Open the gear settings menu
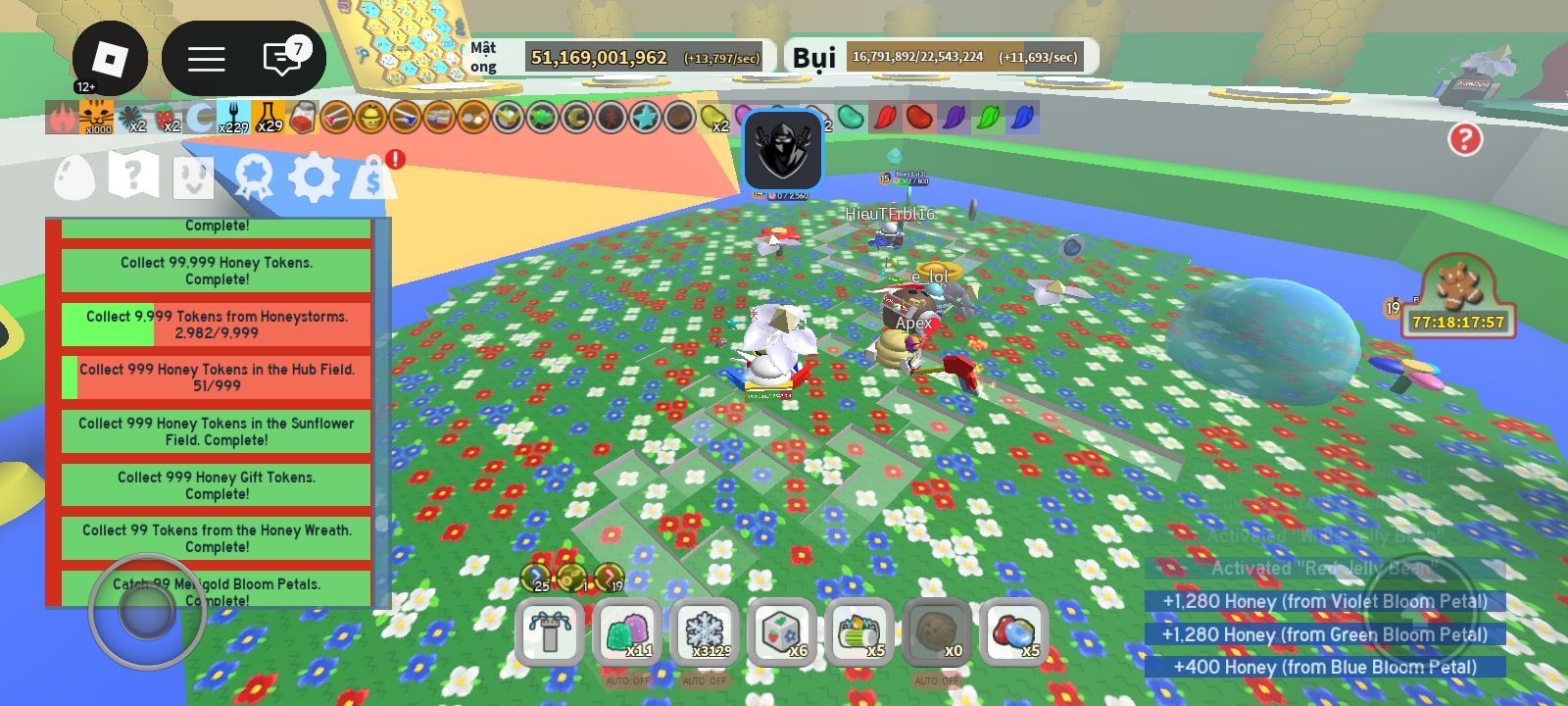Image resolution: width=1568 pixels, height=706 pixels. [314, 177]
